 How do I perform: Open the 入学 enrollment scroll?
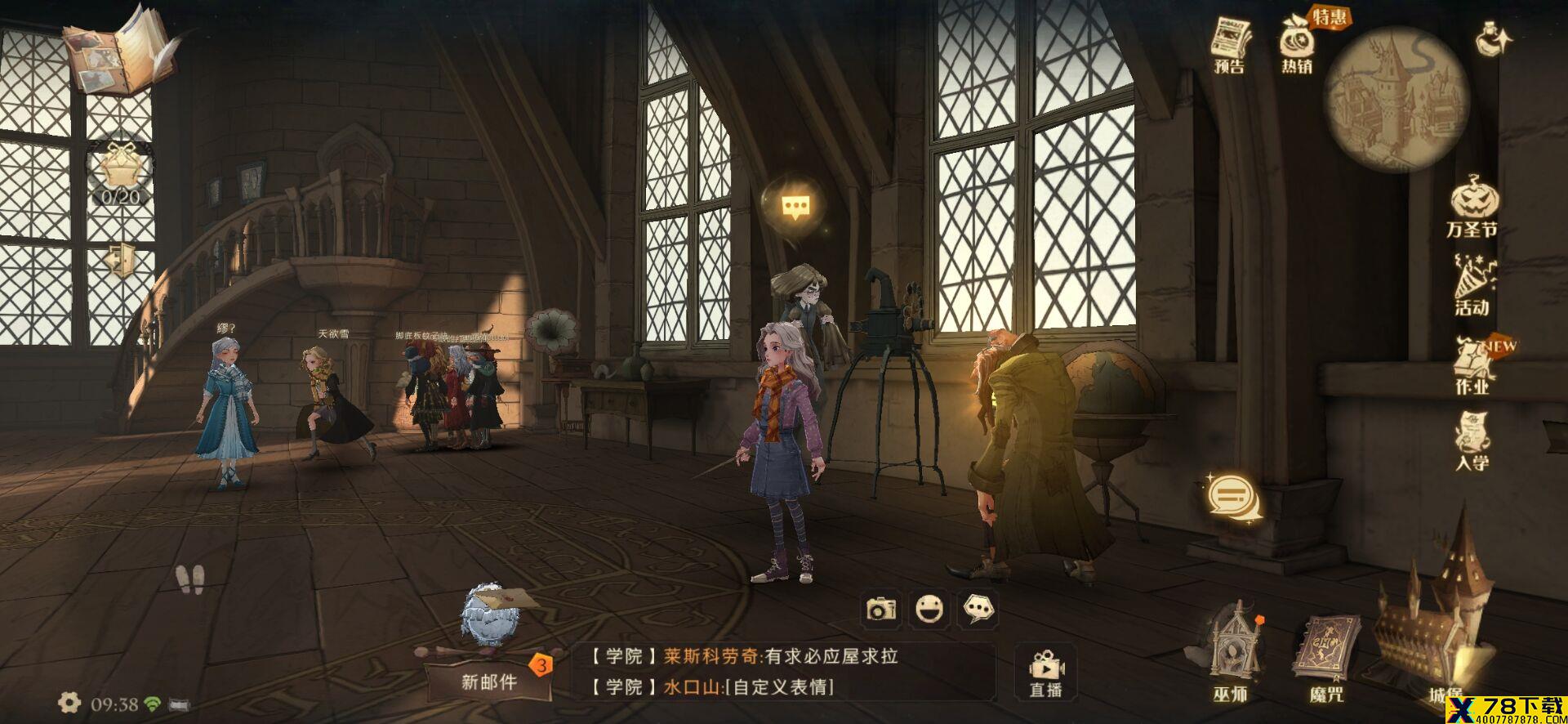(x=1472, y=441)
